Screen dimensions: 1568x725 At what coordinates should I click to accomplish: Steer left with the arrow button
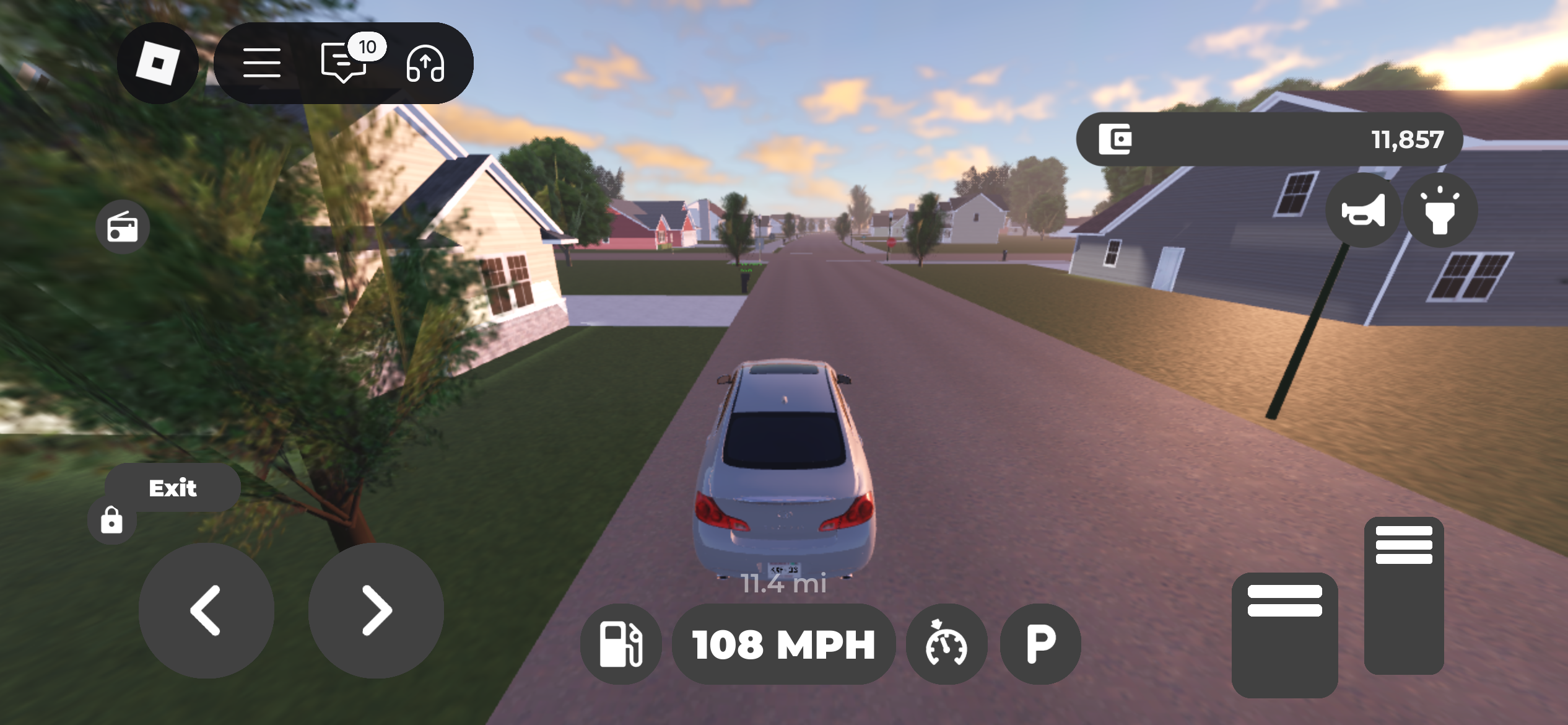[206, 611]
